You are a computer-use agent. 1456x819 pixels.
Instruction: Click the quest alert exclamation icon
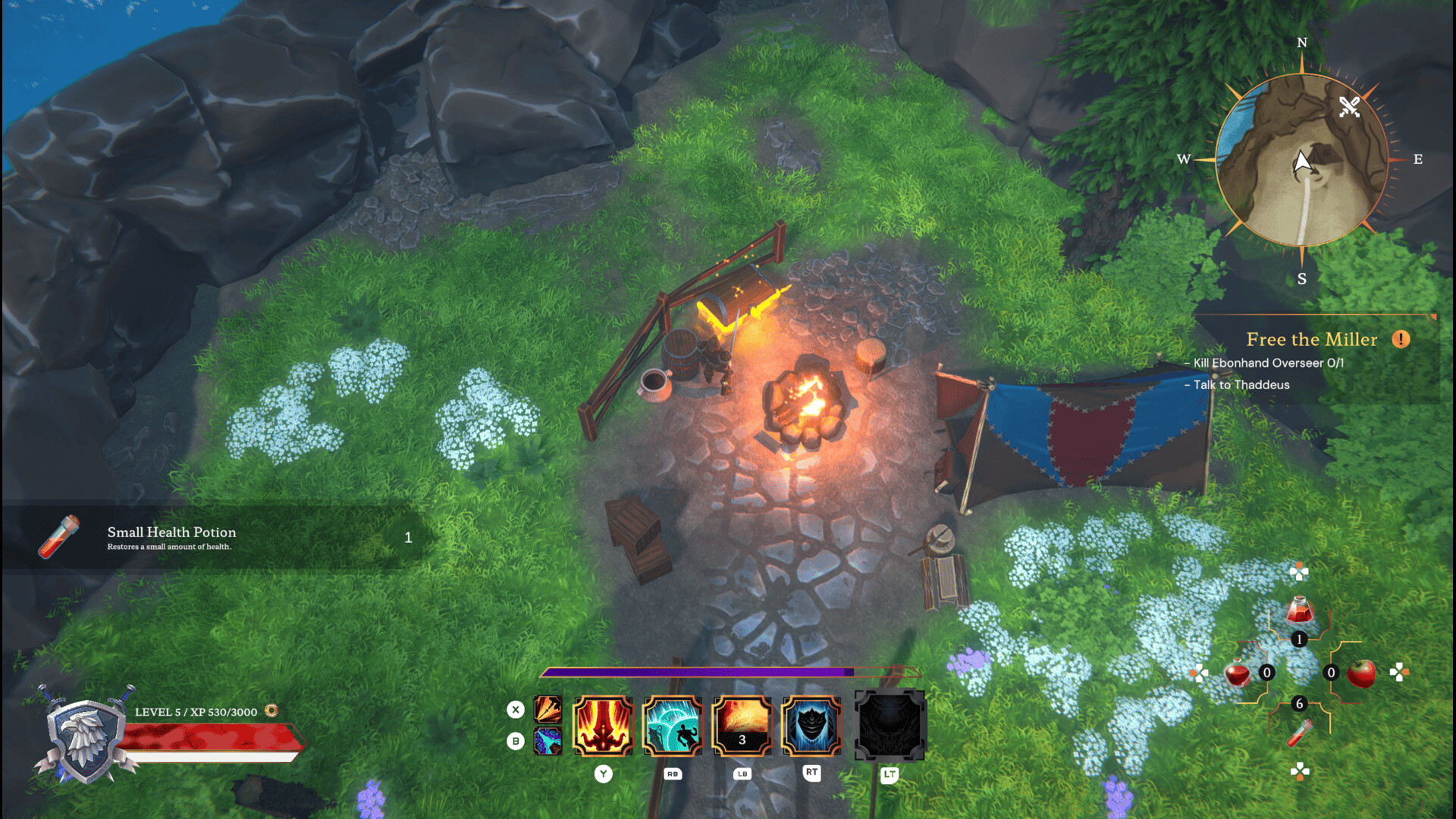pyautogui.click(x=1401, y=340)
